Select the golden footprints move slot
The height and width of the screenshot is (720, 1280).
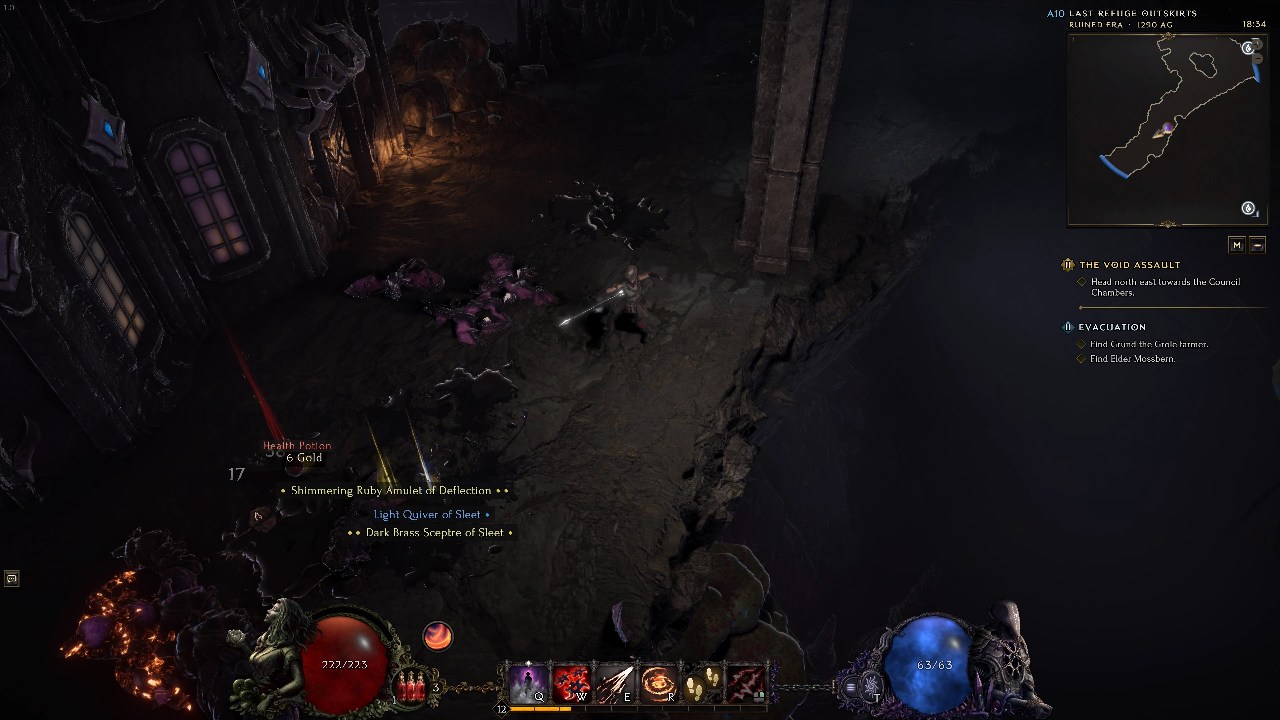[700, 684]
